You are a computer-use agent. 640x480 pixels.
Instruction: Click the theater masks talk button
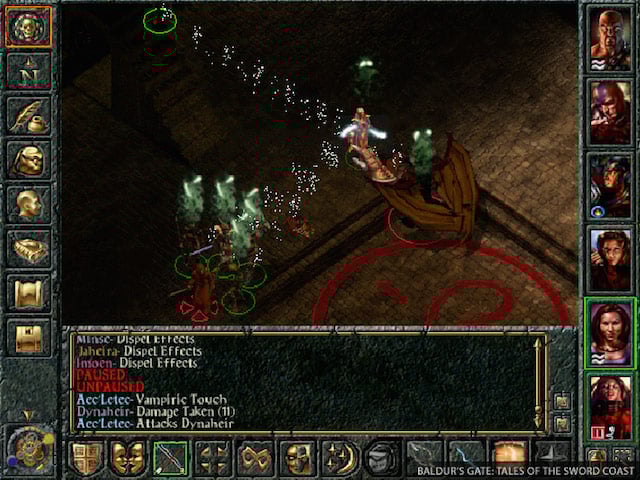[x=127, y=458]
